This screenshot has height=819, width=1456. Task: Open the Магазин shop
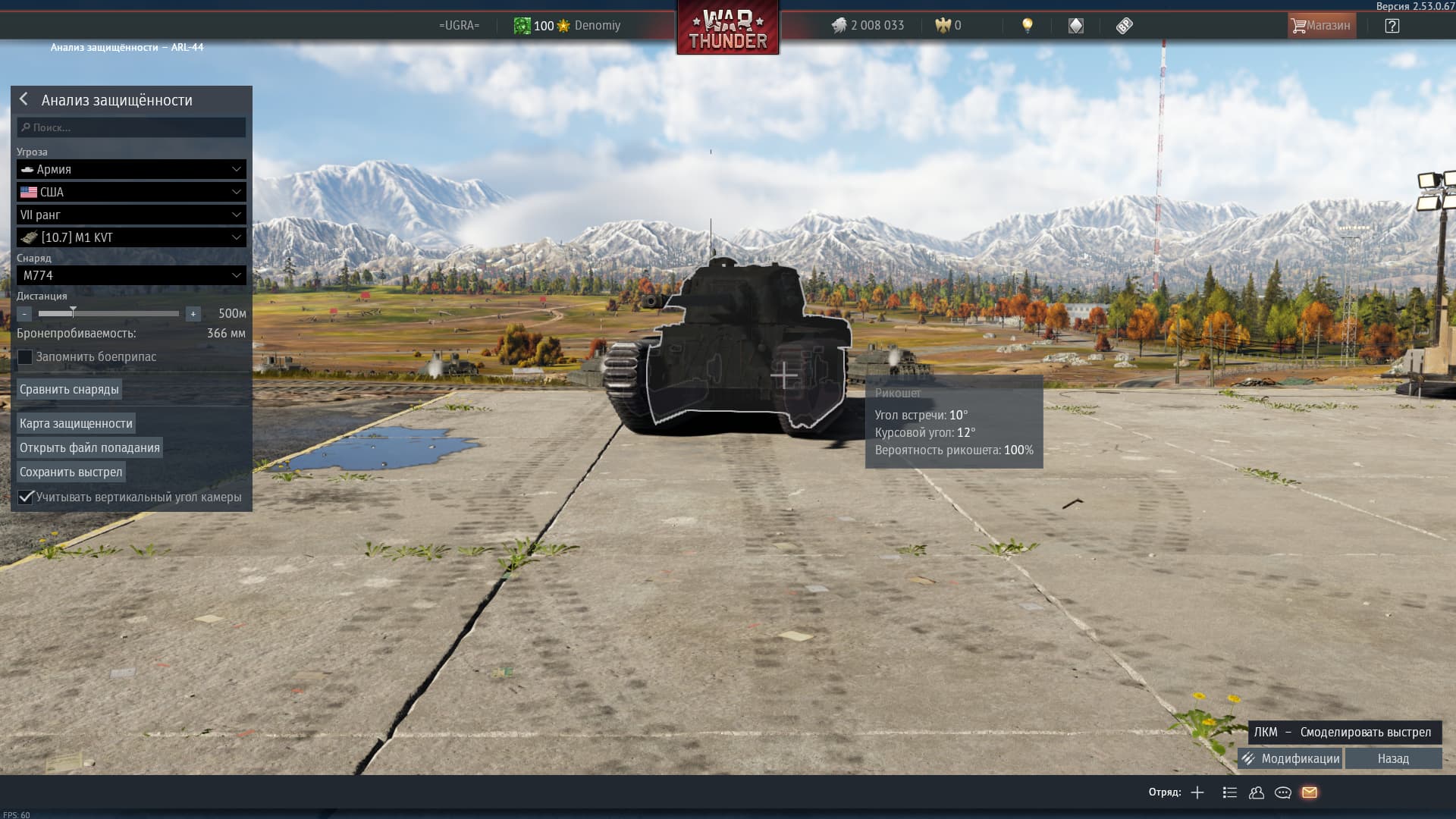click(1321, 26)
